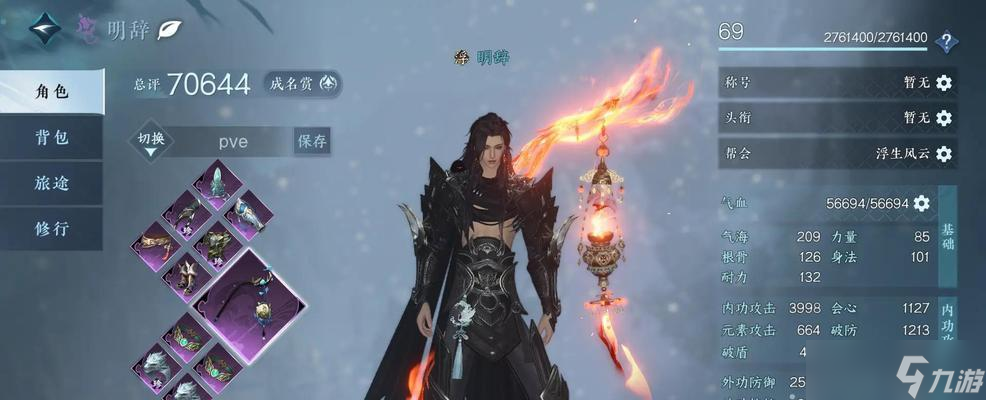Open the 切换 loadout switch dropdown

(151, 142)
